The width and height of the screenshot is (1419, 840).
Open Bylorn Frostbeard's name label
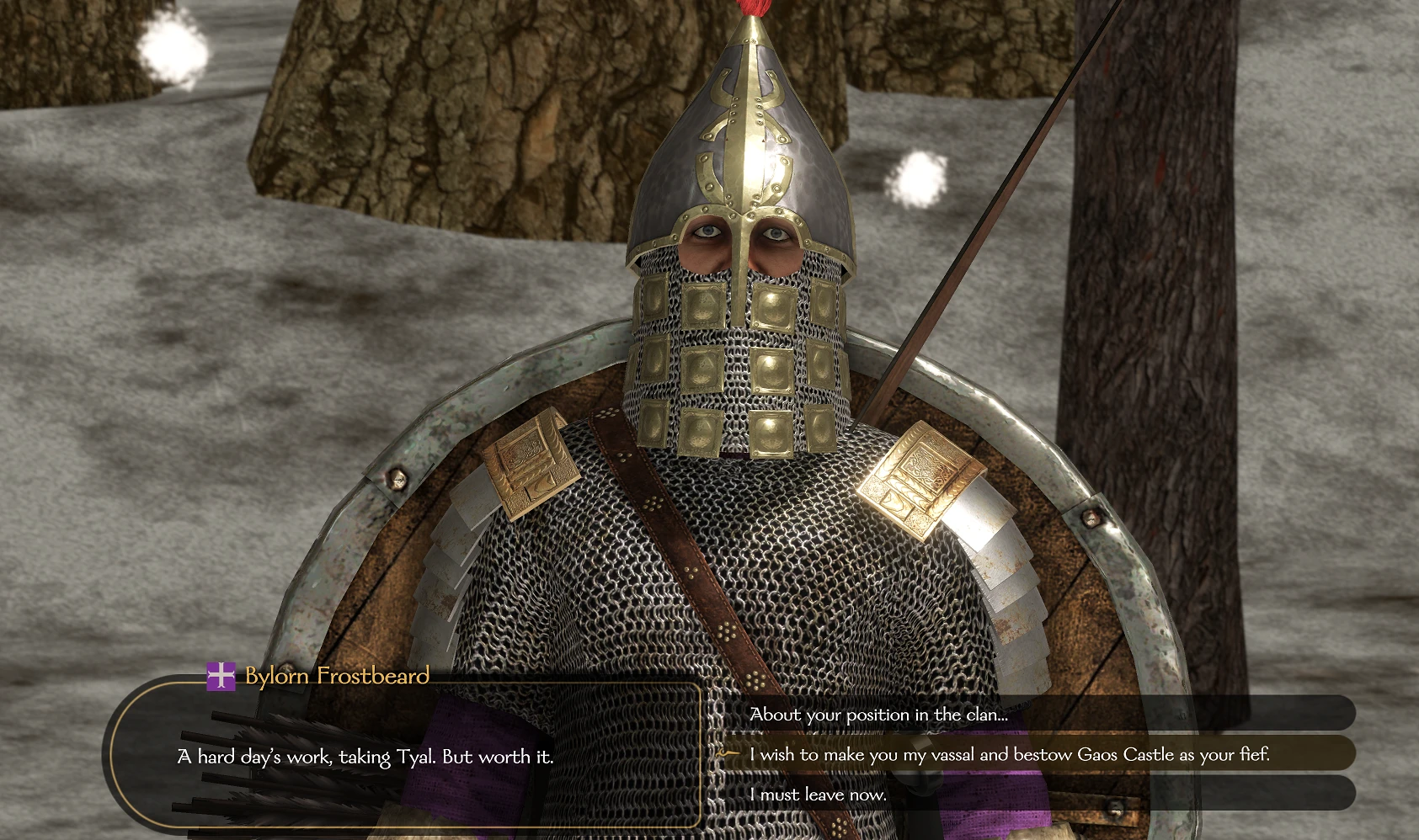tap(334, 676)
